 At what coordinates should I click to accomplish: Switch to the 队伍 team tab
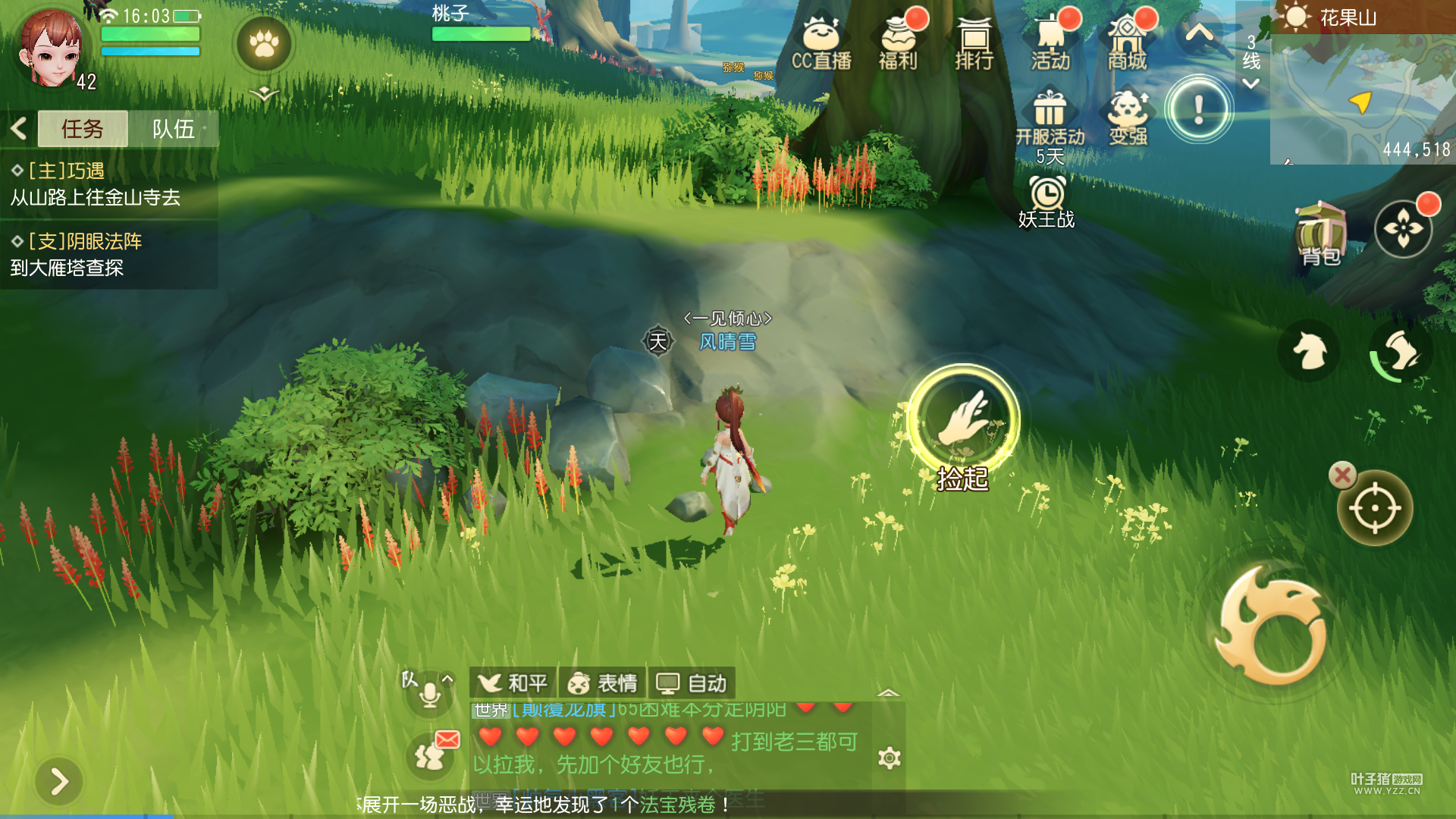(173, 129)
